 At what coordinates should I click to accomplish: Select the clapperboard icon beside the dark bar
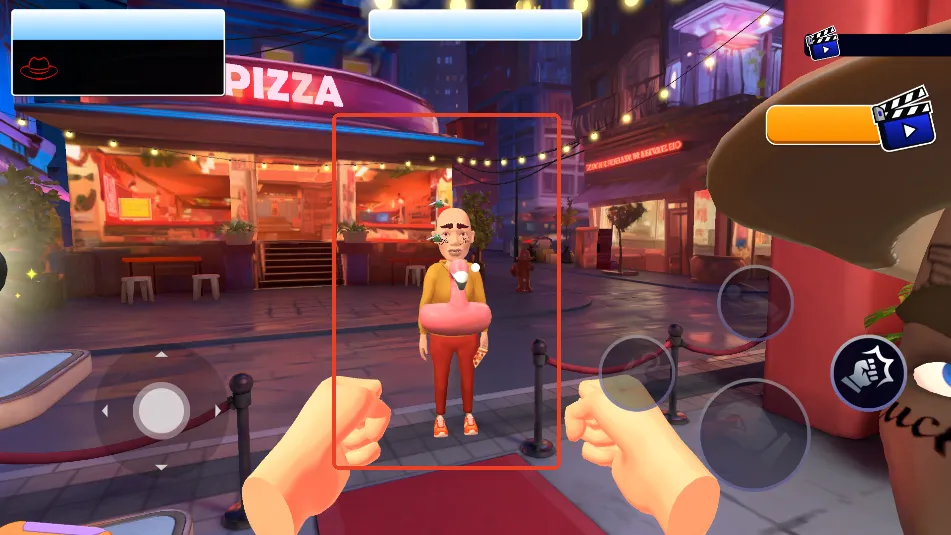pos(822,43)
